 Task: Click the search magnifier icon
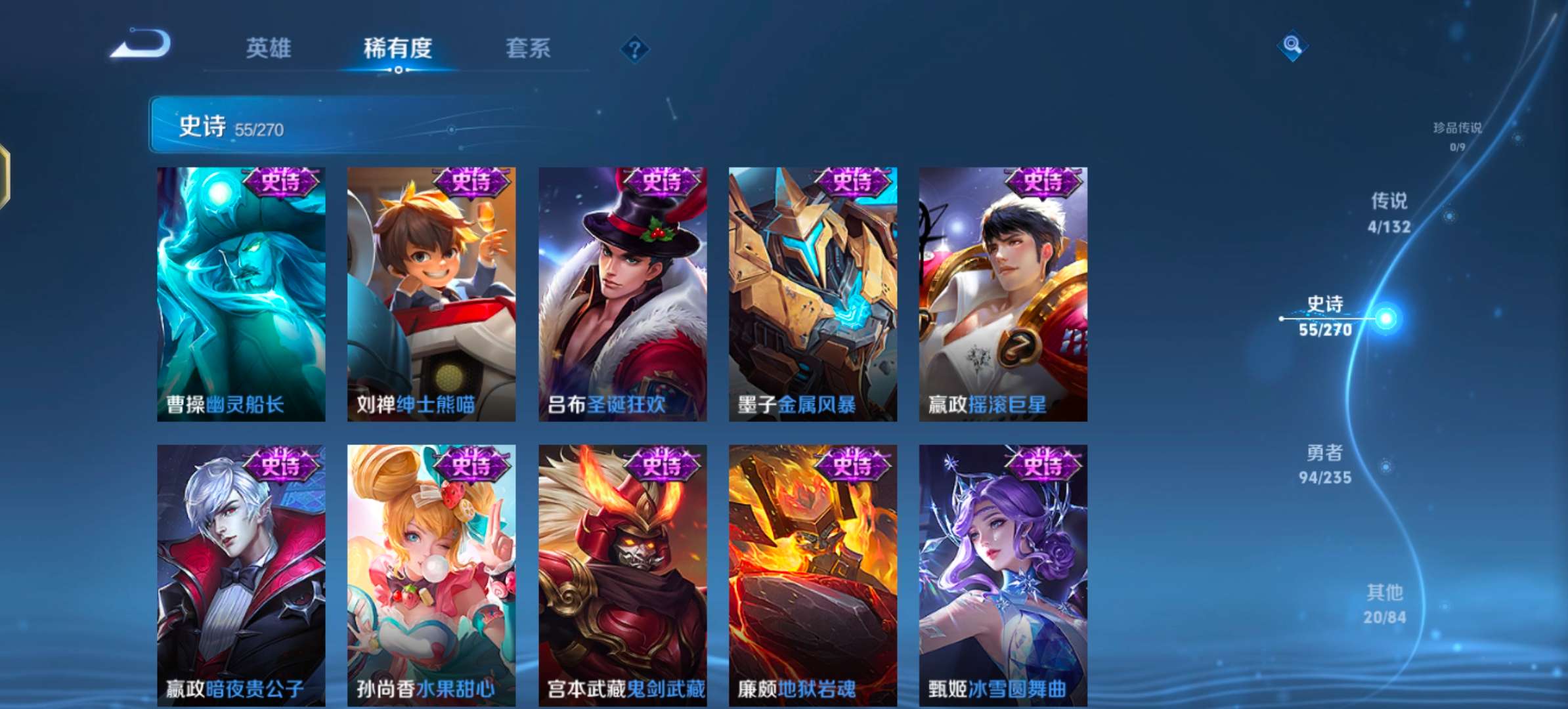1293,43
